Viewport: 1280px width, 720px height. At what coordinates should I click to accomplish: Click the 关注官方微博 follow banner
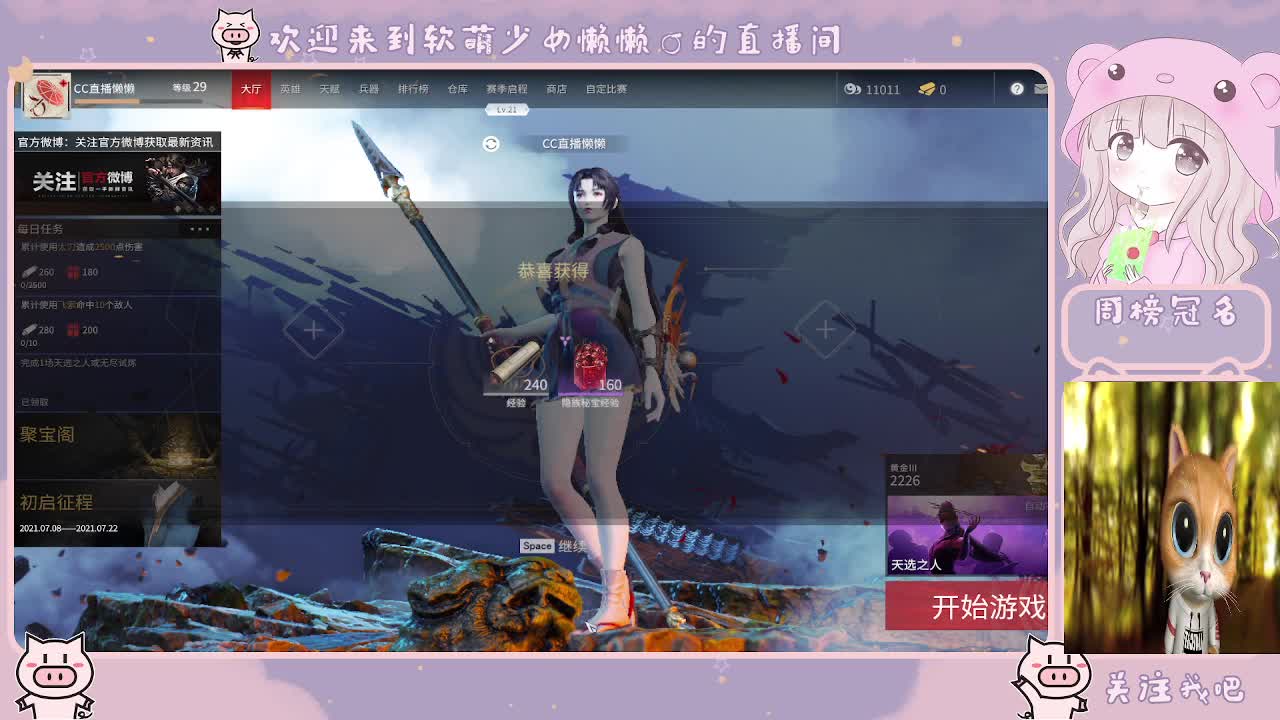115,183
